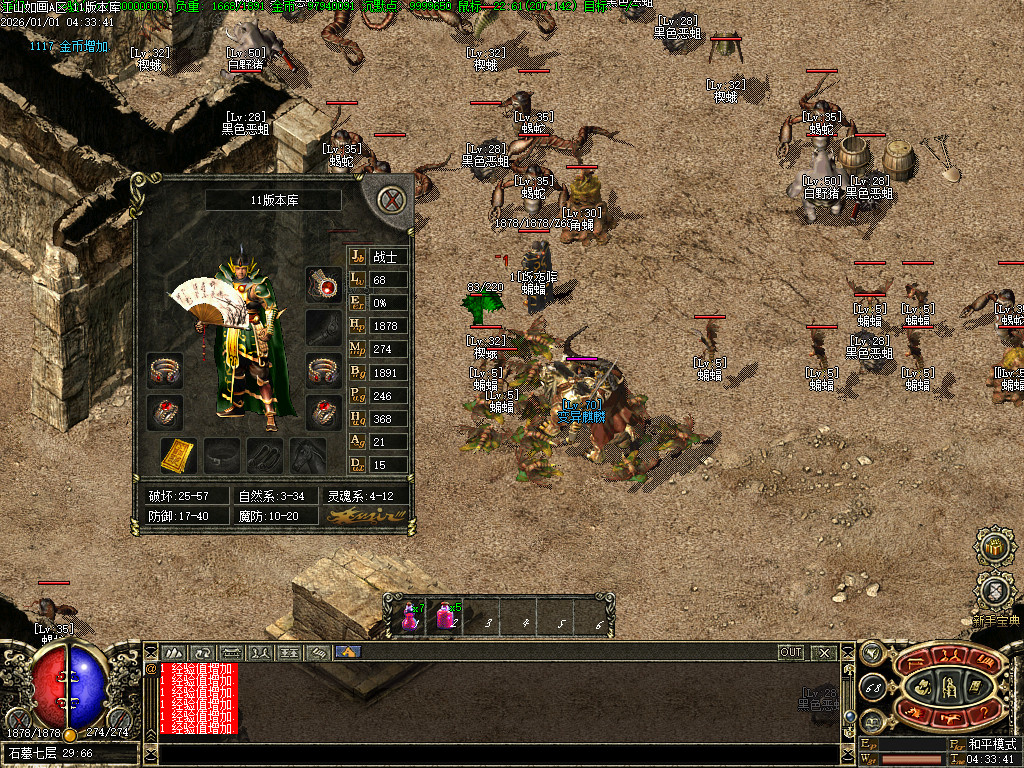Image resolution: width=1024 pixels, height=768 pixels.
Task: Click the OUT button on chat bar
Action: (790, 652)
